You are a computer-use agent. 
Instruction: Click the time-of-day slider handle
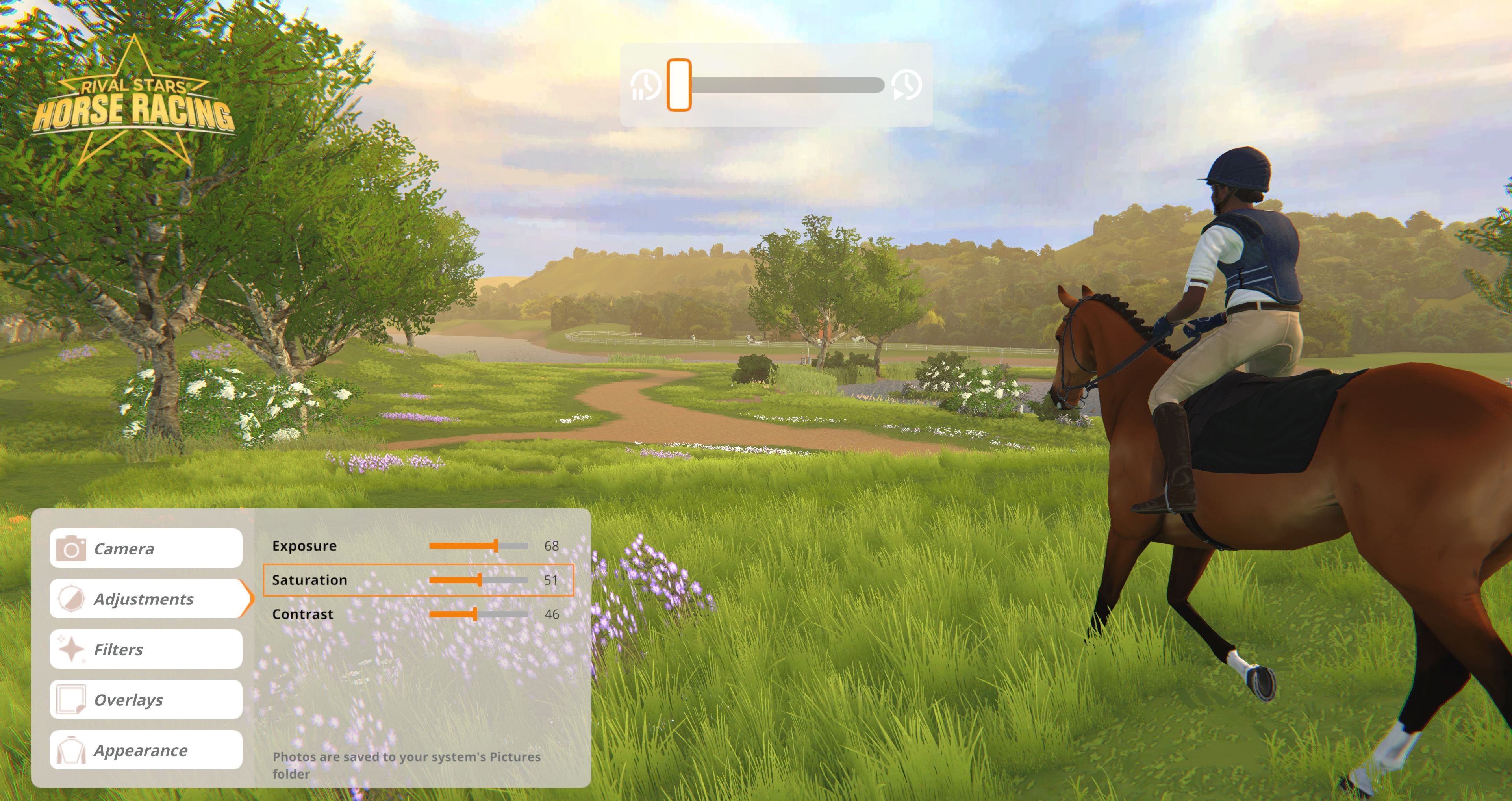678,85
